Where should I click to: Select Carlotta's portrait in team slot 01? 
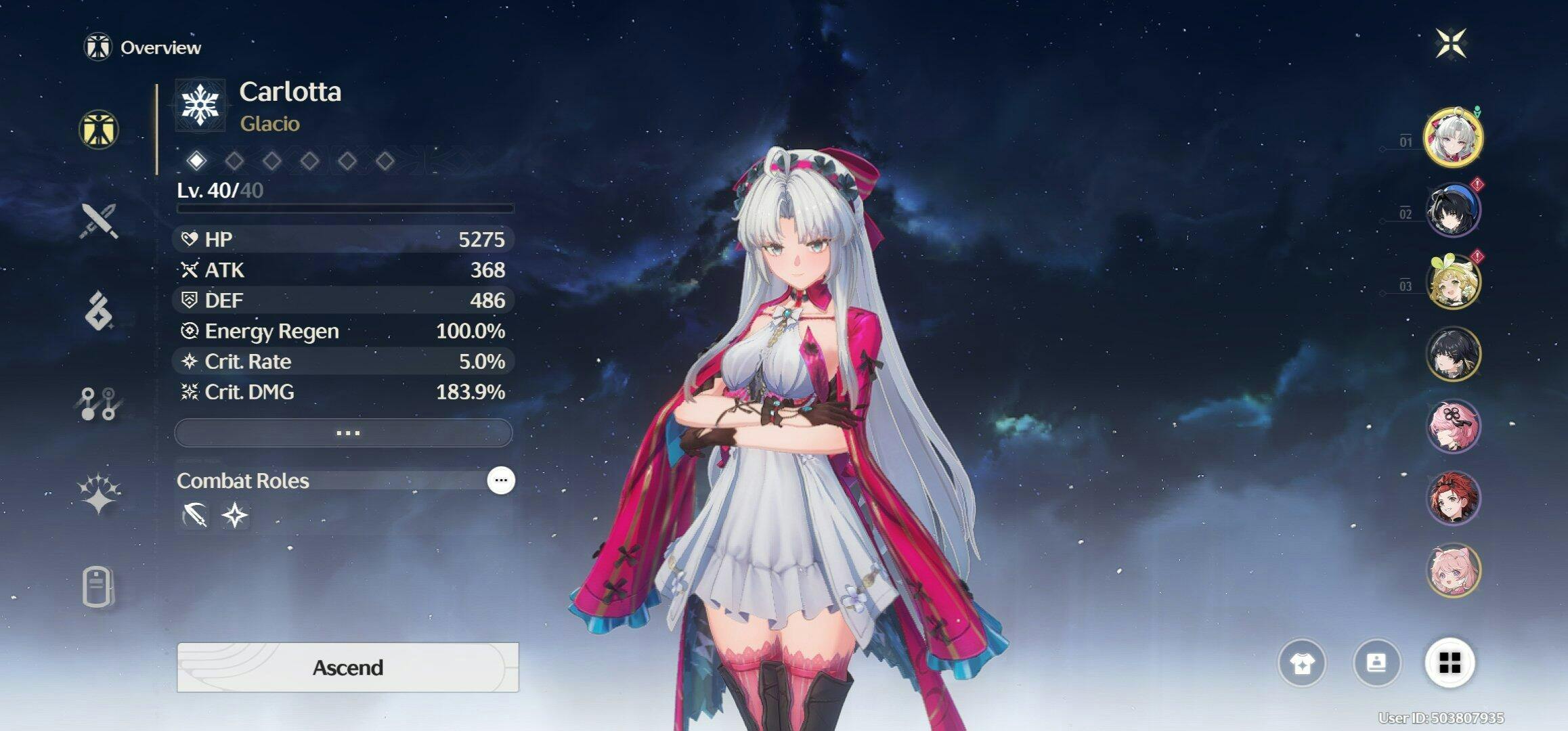pyautogui.click(x=1453, y=137)
